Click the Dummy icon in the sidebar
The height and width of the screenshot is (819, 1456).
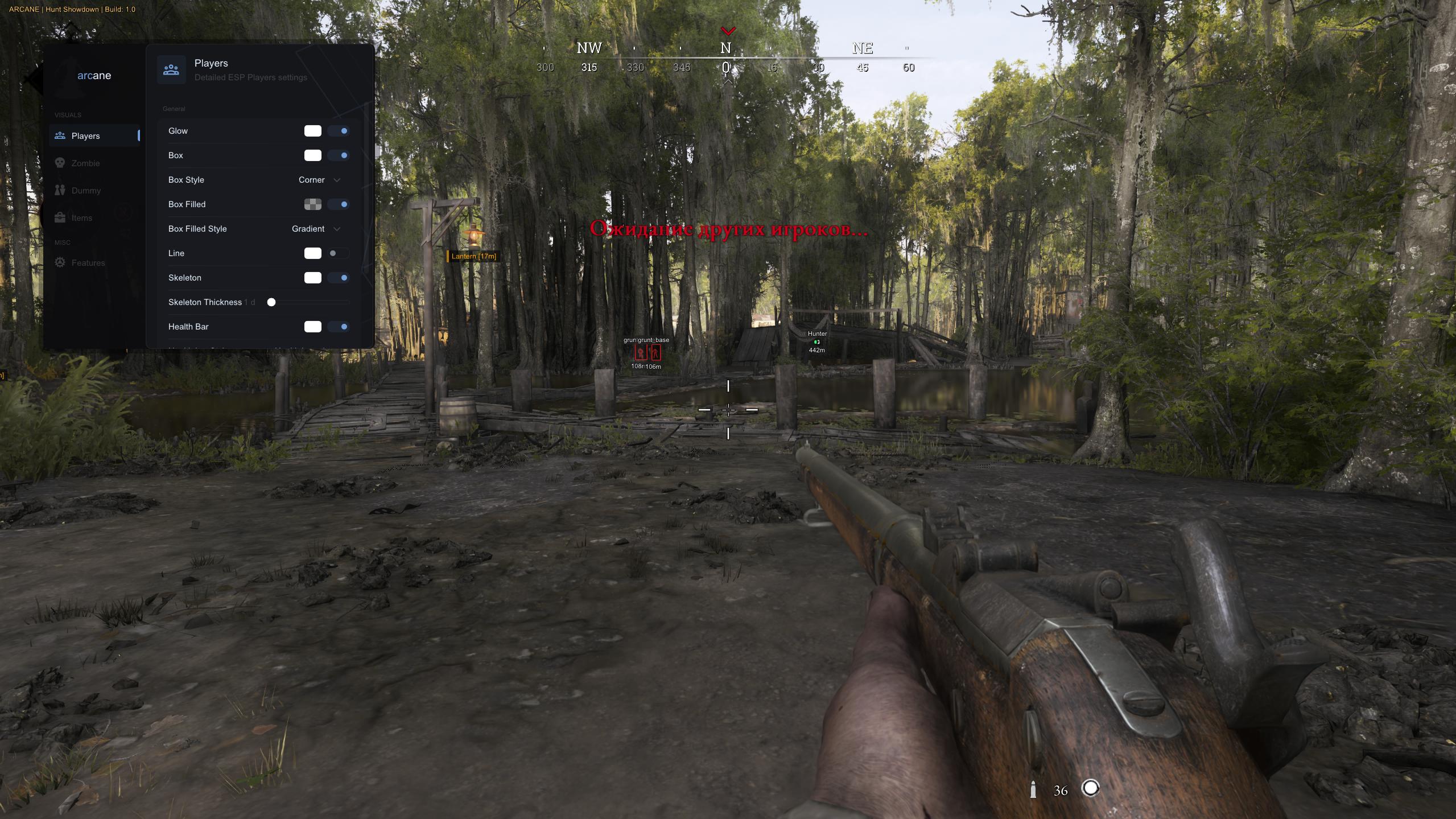click(x=61, y=190)
